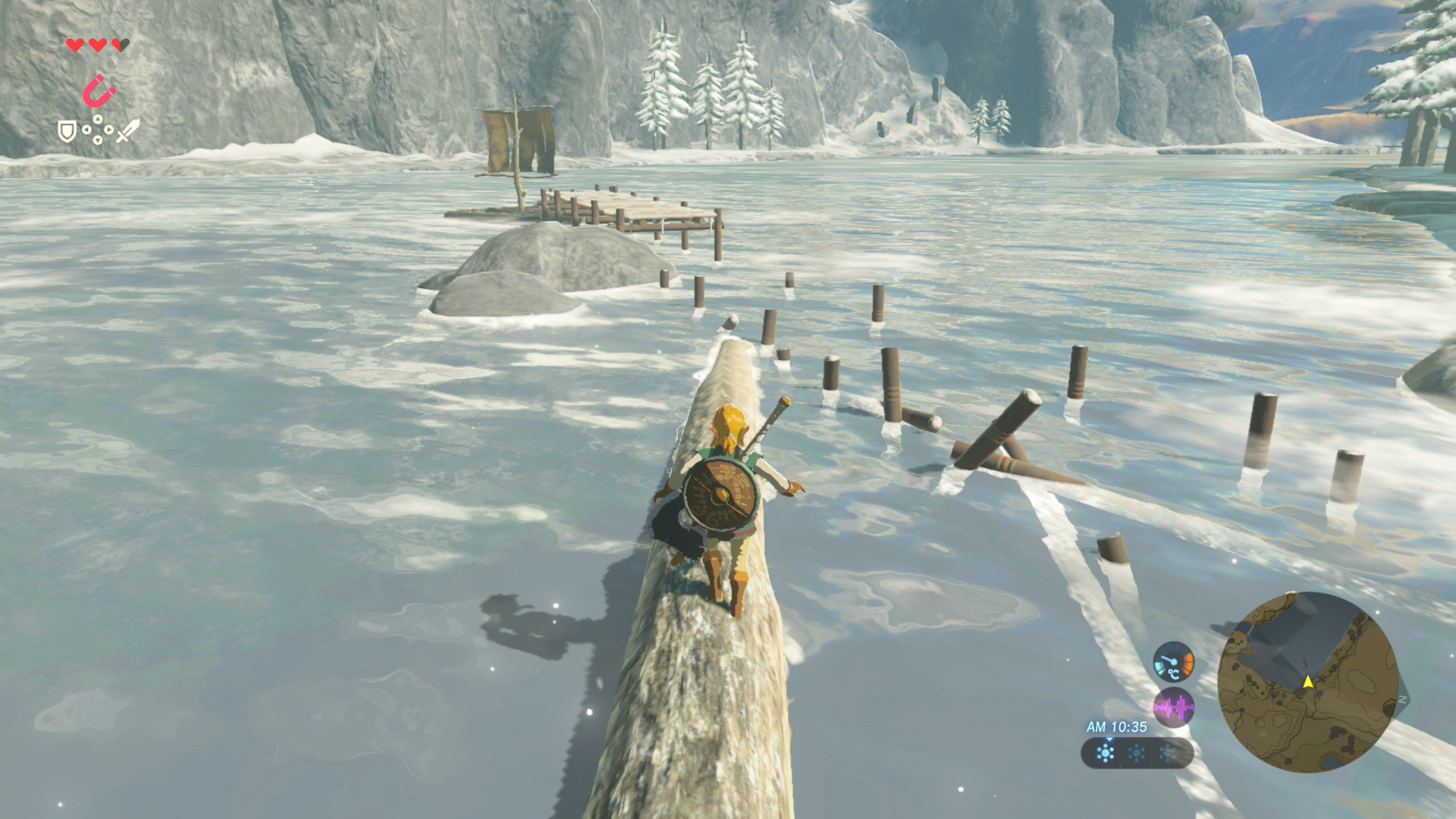The height and width of the screenshot is (819, 1456).
Task: Click the first full heart icon
Action: coord(75,45)
